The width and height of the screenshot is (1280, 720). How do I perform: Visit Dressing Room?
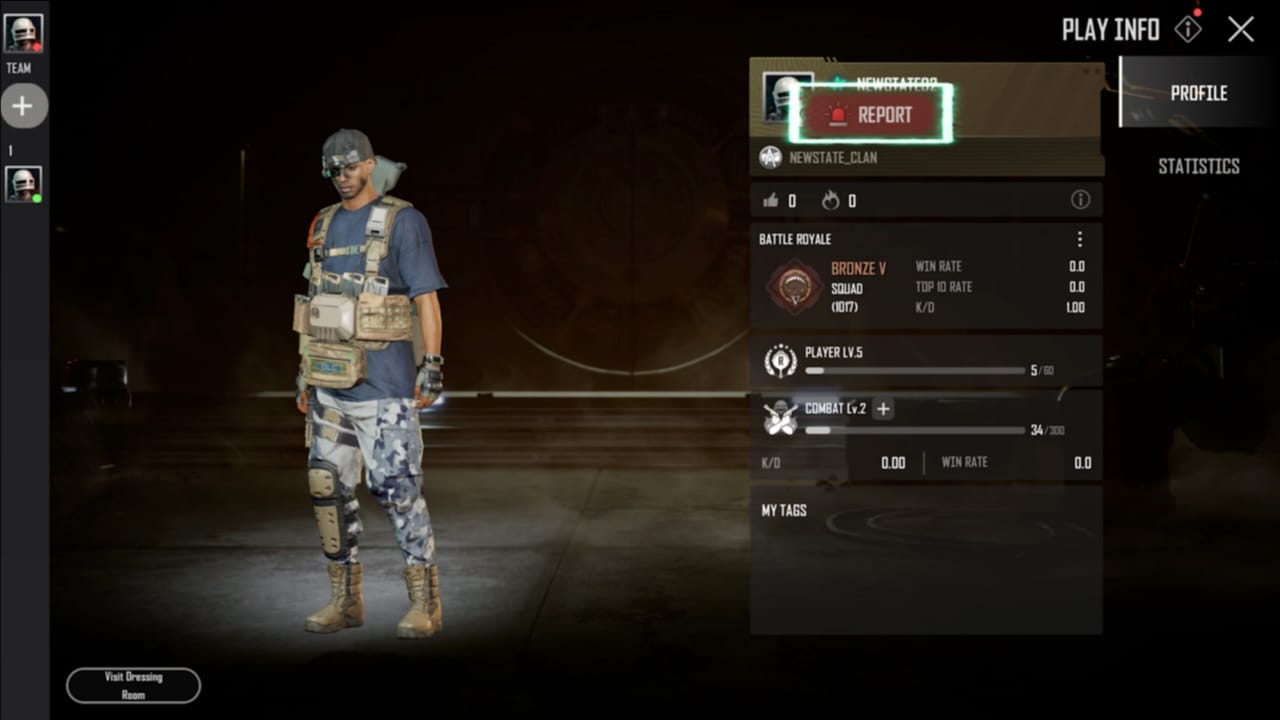[x=133, y=685]
